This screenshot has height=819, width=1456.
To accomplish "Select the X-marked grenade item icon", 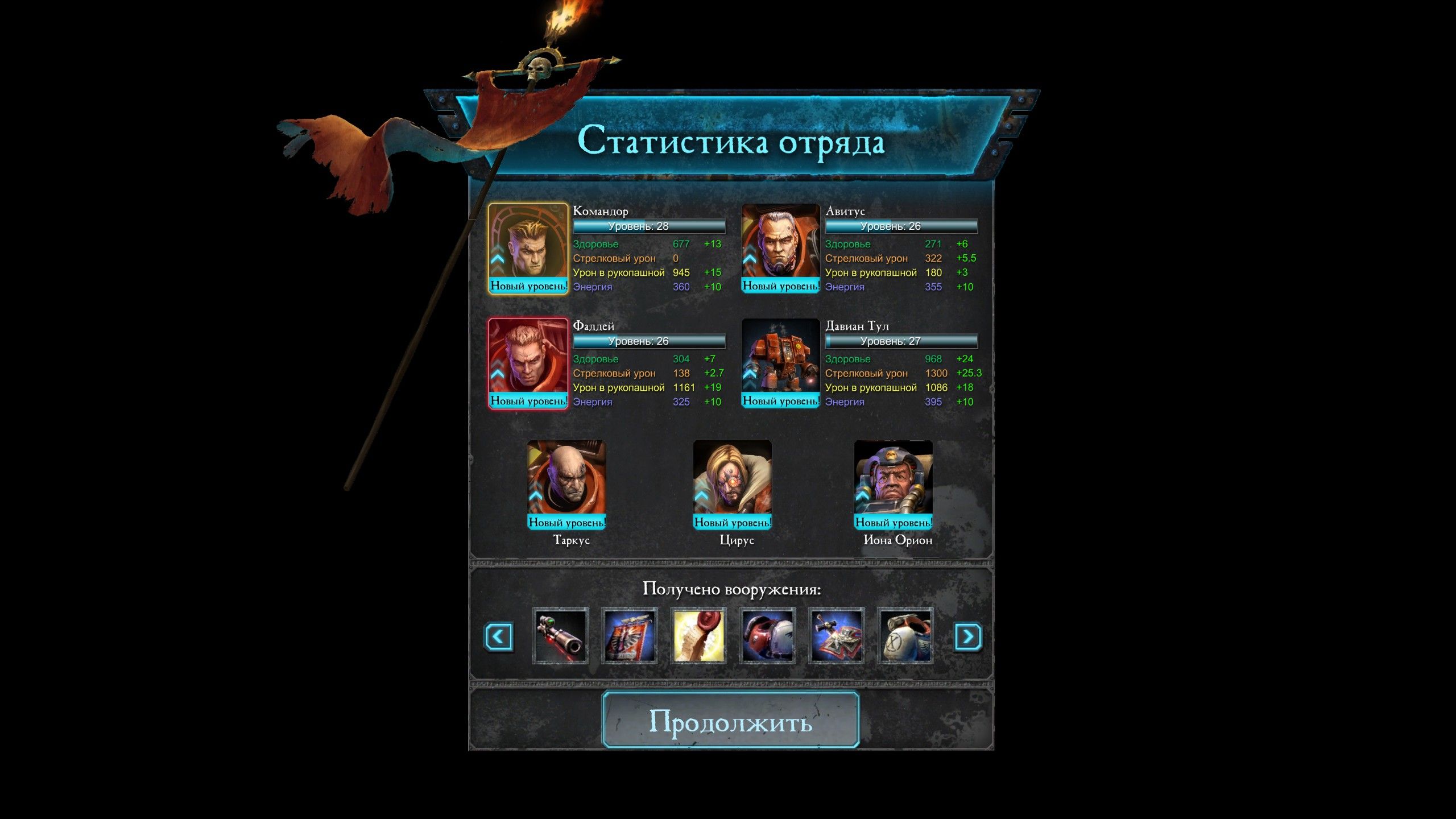I will tap(905, 637).
